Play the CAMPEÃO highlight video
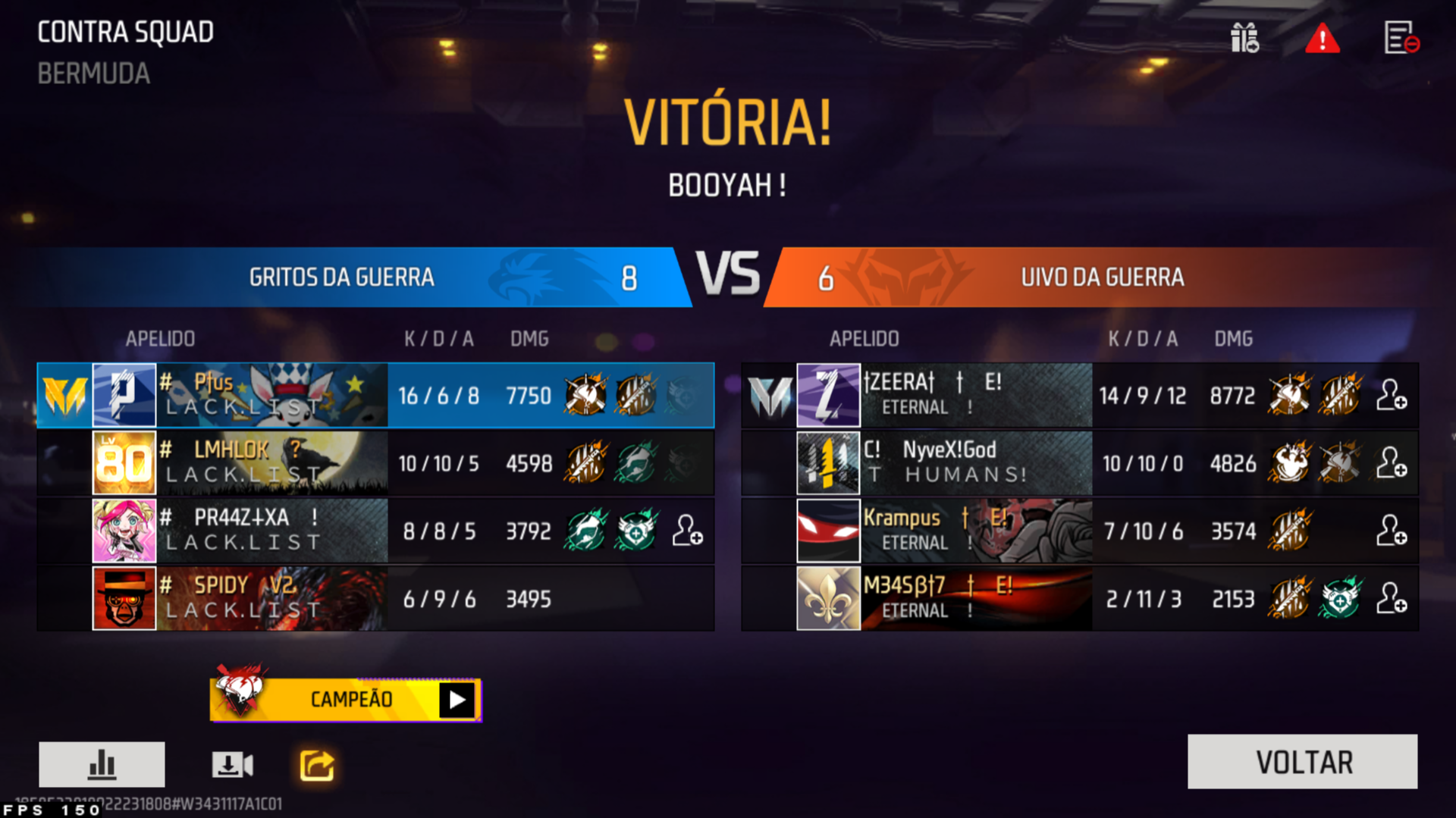 (455, 699)
